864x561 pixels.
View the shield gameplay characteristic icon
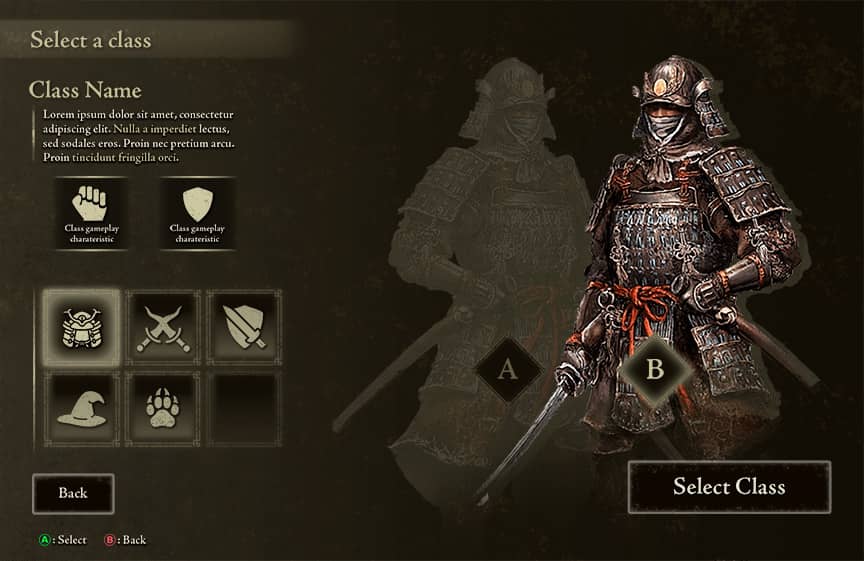coord(197,204)
